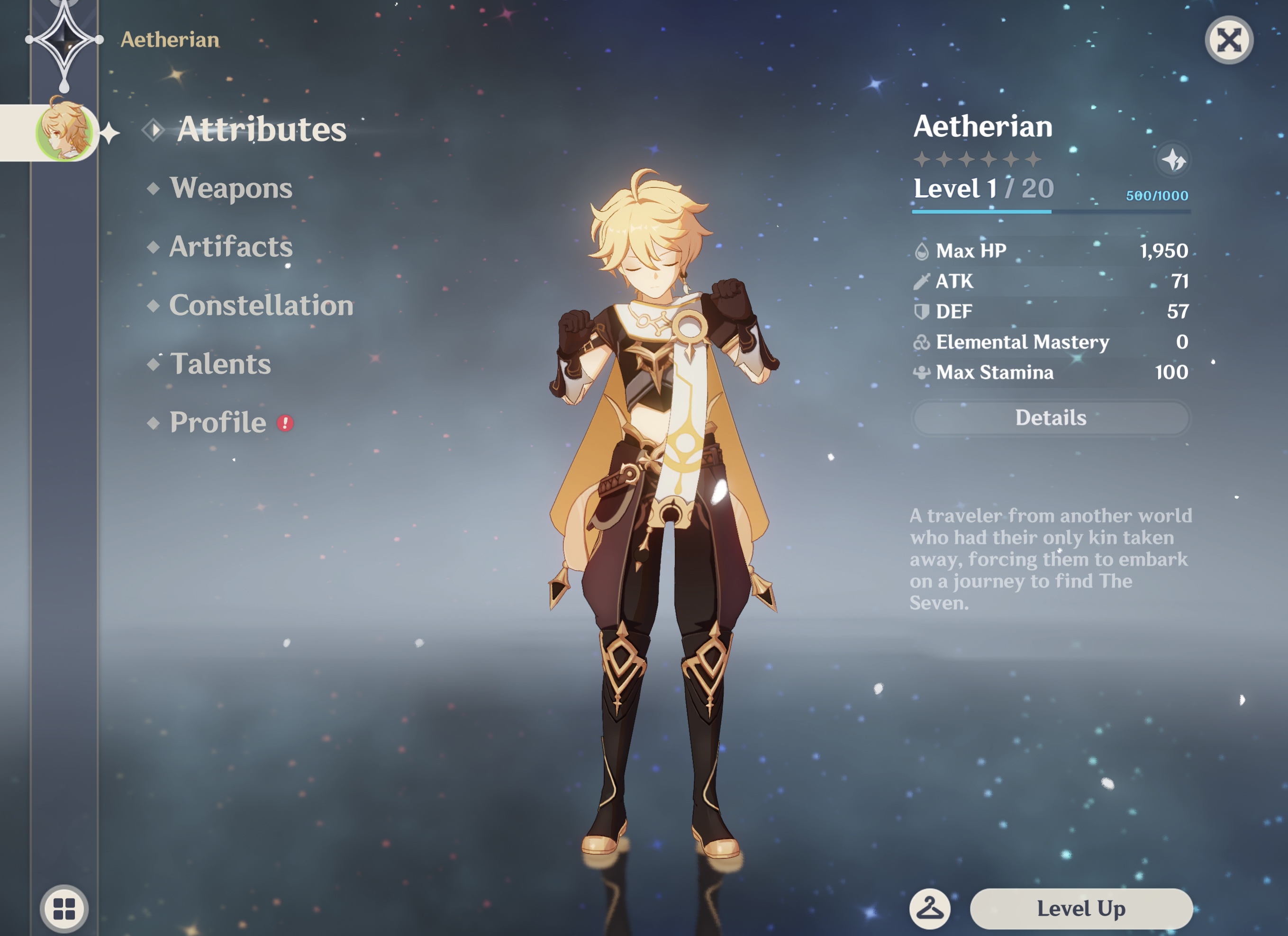This screenshot has width=1288, height=936.
Task: Click the DEF shield stat icon
Action: point(923,311)
